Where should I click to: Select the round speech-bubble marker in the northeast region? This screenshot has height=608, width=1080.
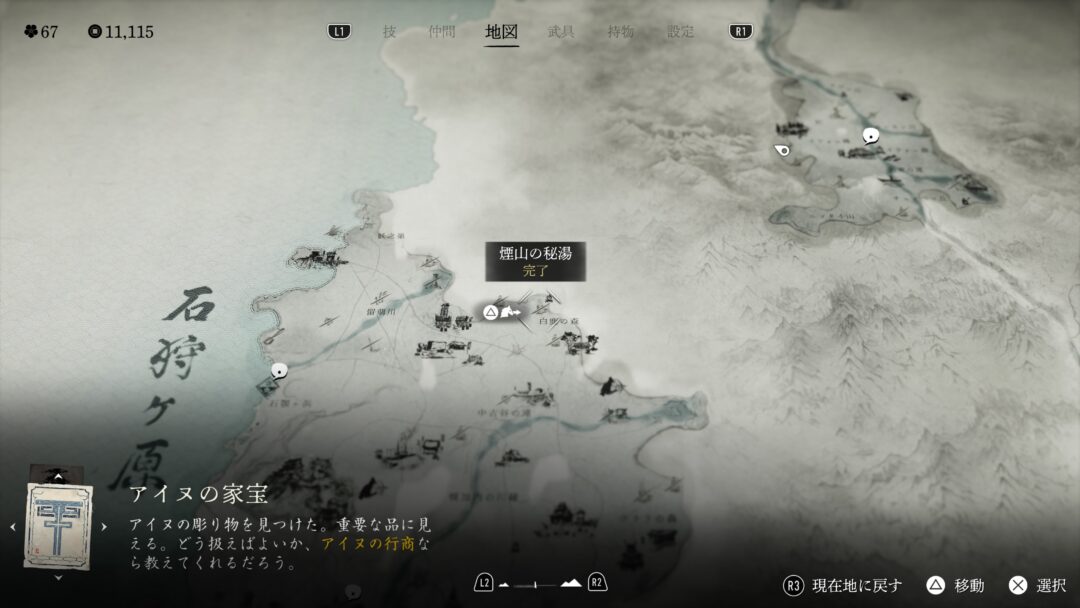point(871,136)
